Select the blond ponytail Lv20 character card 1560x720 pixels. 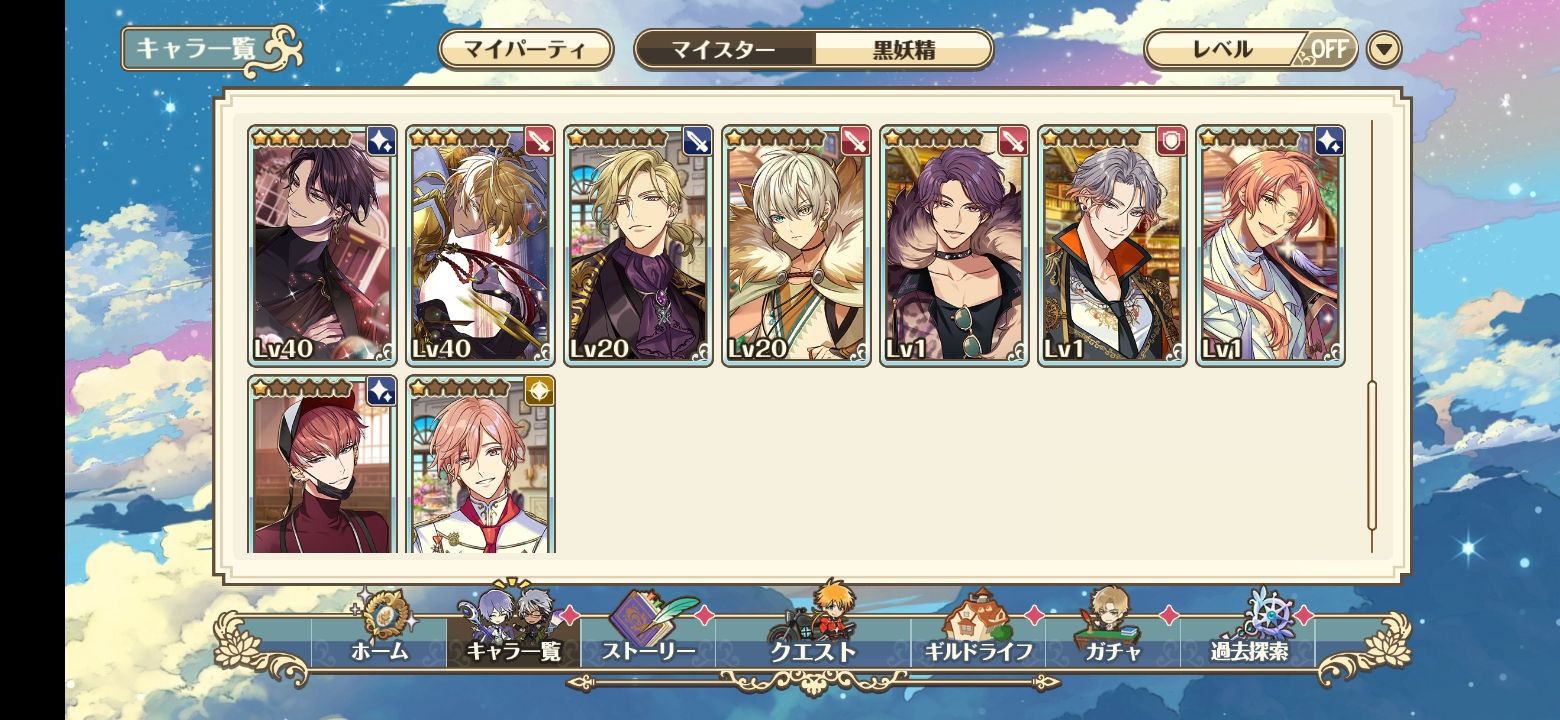(639, 245)
